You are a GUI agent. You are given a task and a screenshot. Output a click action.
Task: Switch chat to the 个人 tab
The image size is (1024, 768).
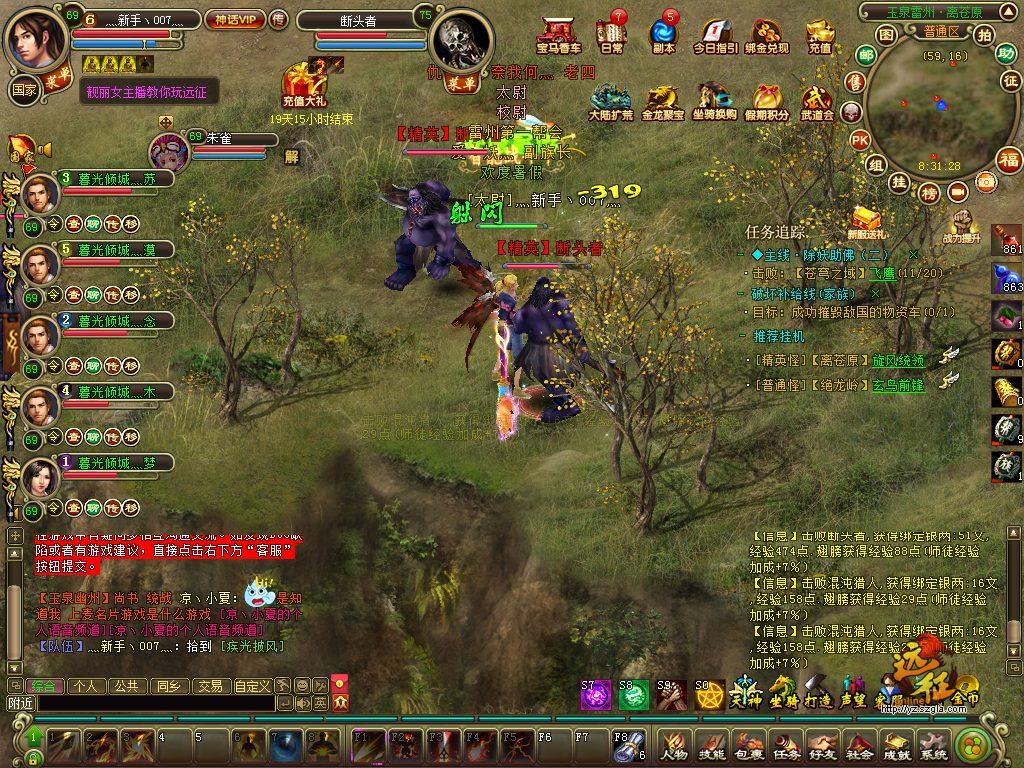point(86,686)
